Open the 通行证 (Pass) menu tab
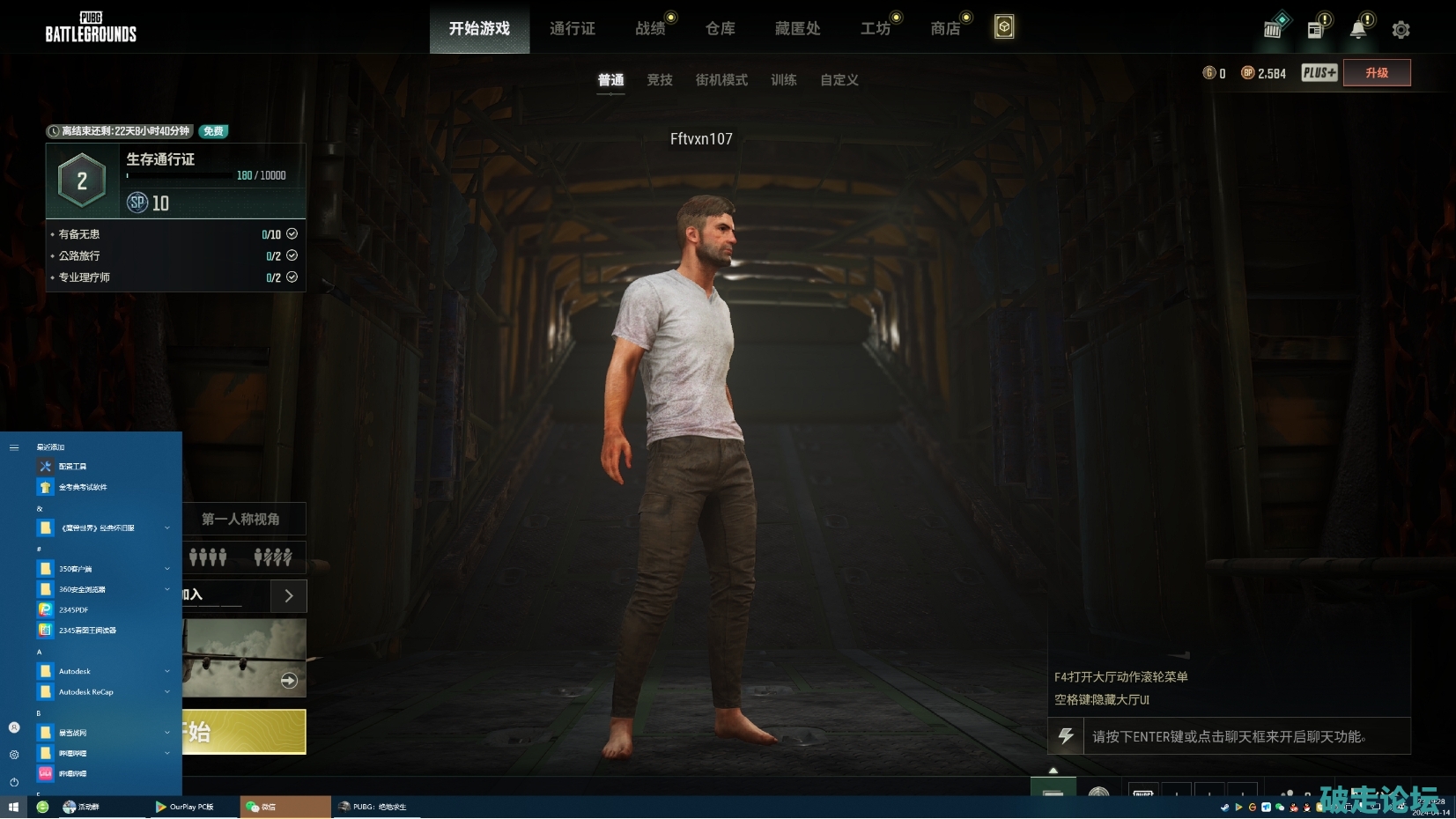The image size is (1456, 819). pos(572,29)
